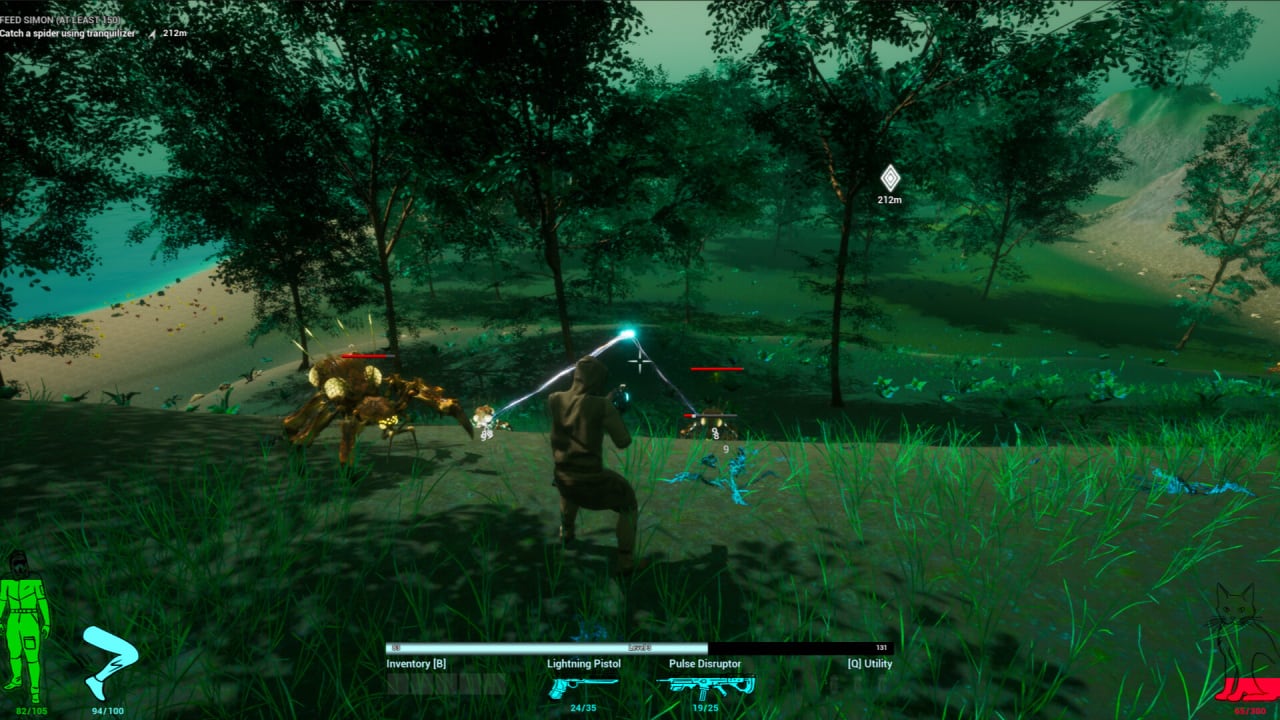Select the cyan leg stamina icon
1280x720 pixels.
[108, 661]
